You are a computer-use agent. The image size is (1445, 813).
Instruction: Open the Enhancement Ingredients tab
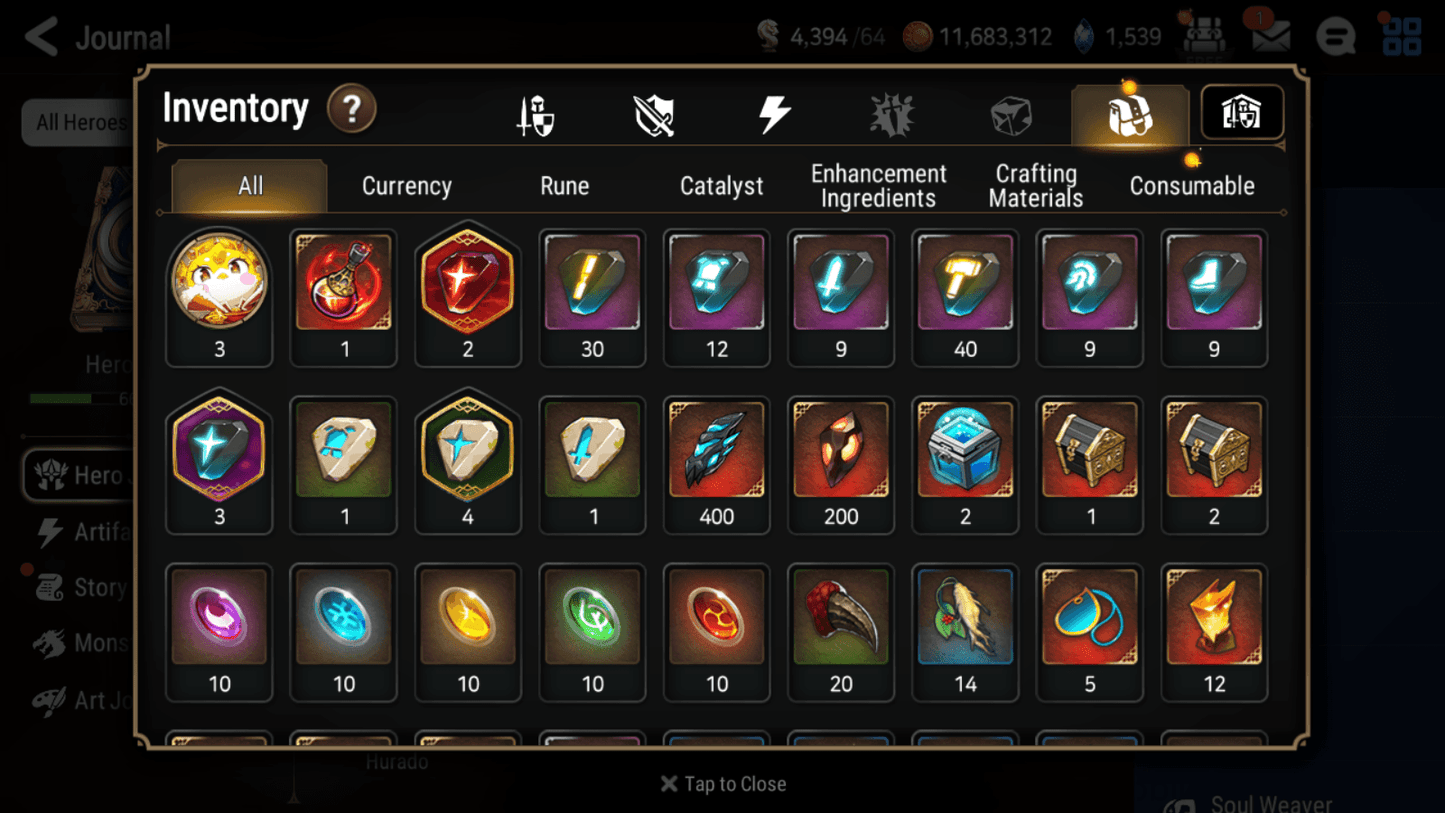coord(878,185)
